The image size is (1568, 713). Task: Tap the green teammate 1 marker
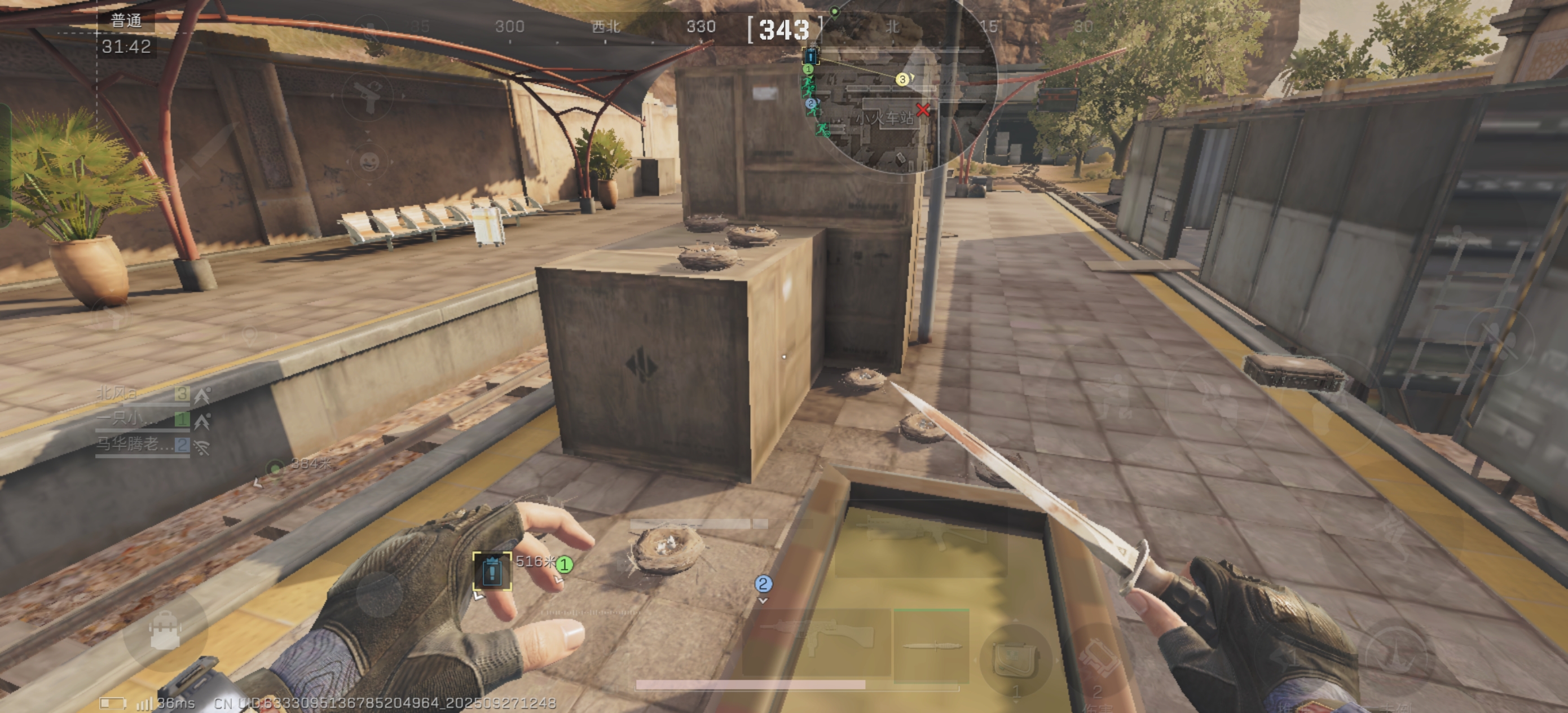565,565
